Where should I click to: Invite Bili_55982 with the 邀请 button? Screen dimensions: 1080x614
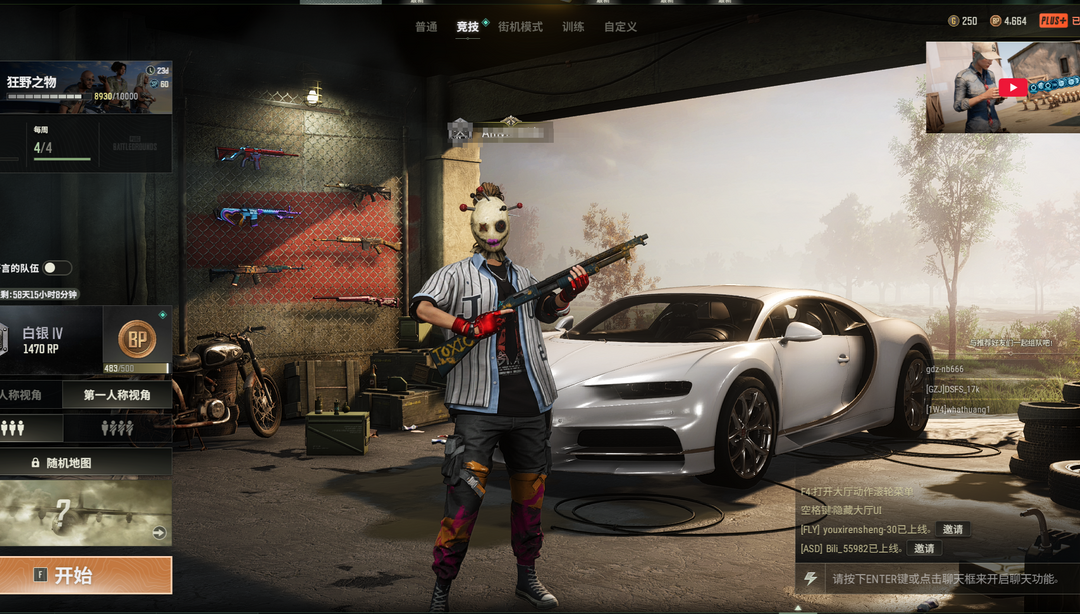(924, 548)
